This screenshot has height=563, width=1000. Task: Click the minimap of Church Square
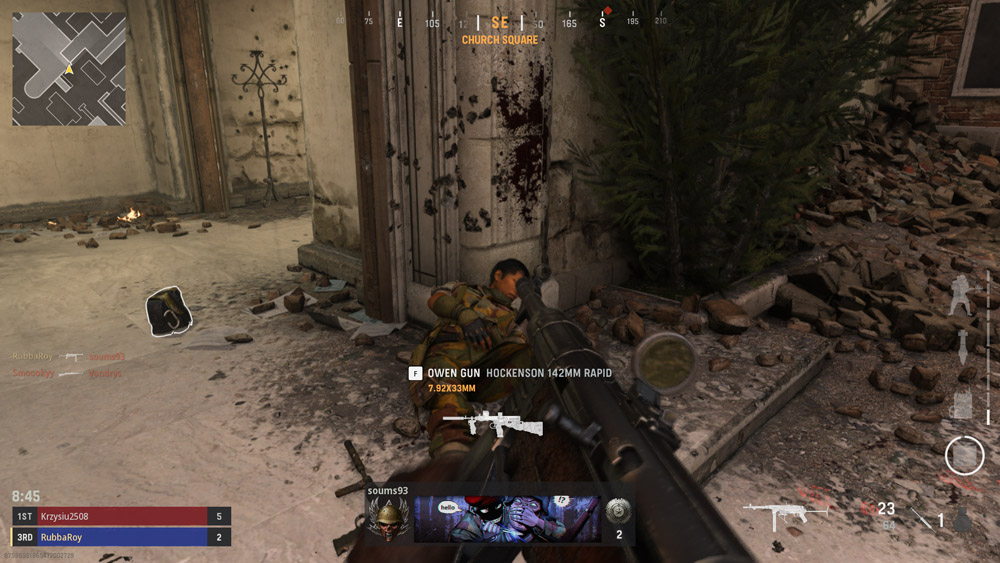coord(69,68)
